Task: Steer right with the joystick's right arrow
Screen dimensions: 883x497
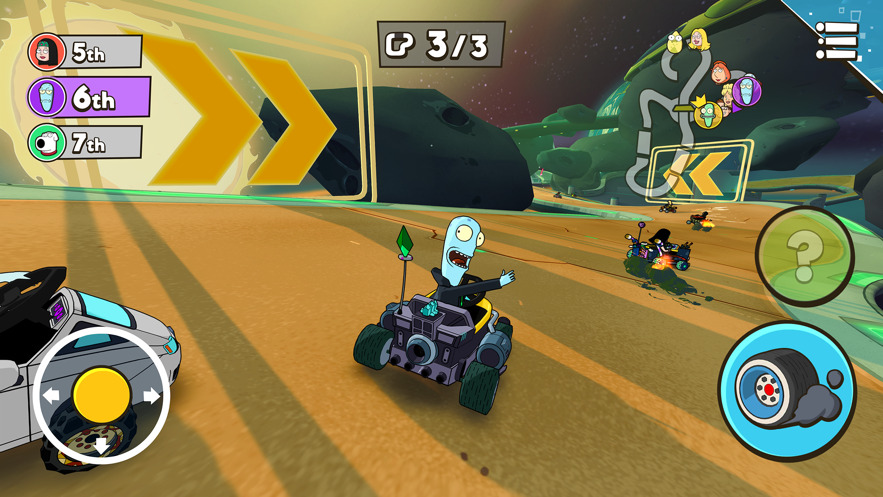Action: 152,396
